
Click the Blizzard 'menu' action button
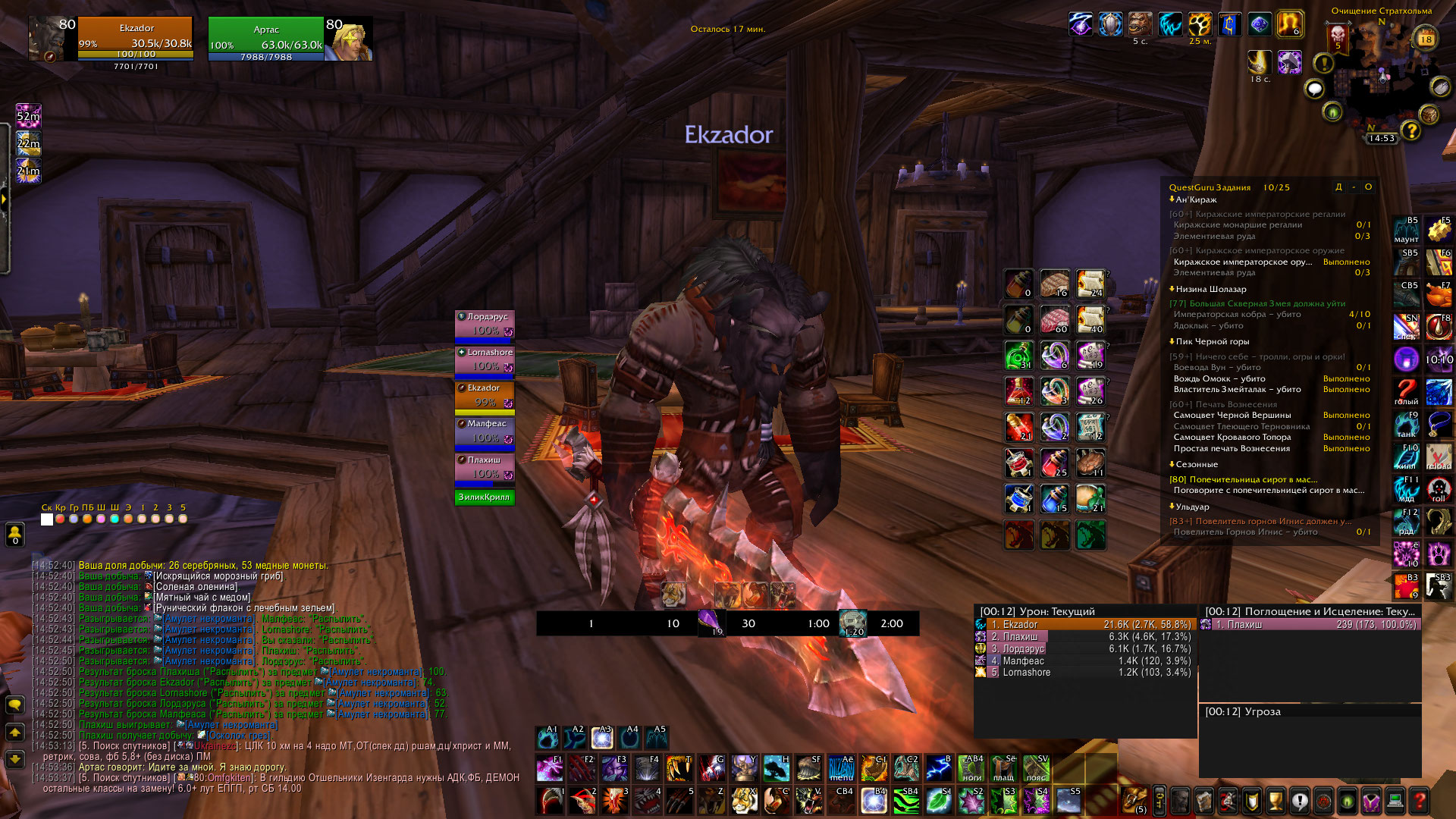(841, 768)
